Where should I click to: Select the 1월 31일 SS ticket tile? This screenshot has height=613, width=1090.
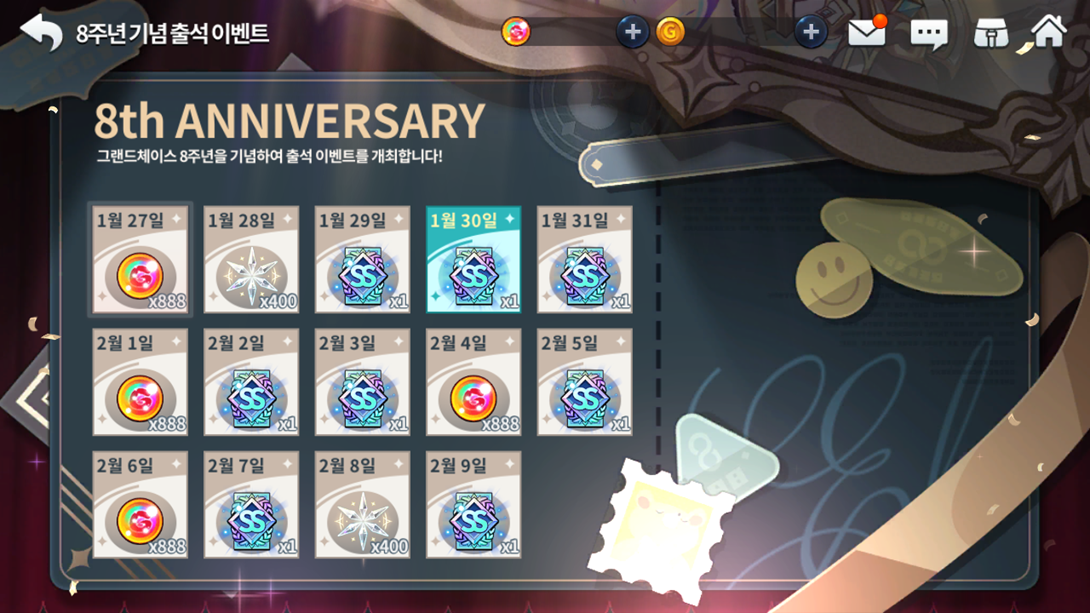(584, 260)
